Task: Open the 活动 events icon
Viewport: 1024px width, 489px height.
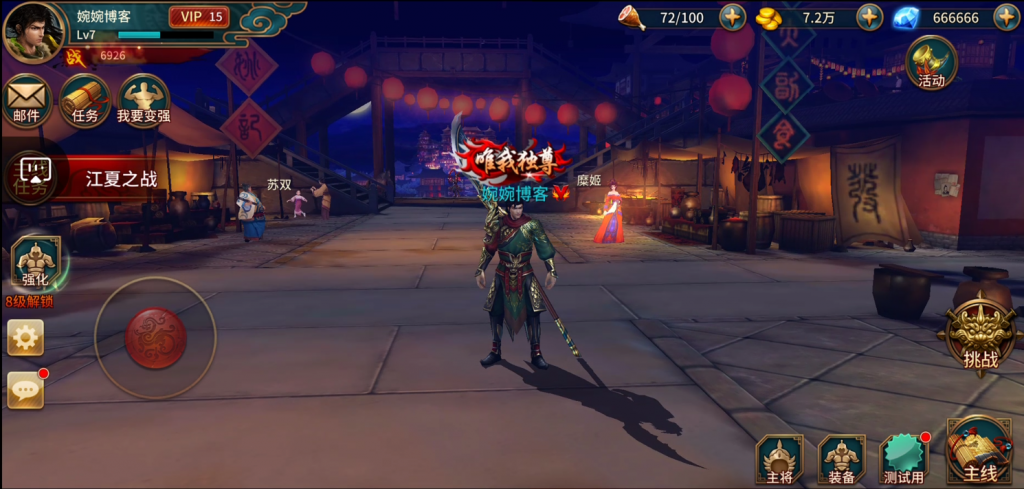Action: 931,63
